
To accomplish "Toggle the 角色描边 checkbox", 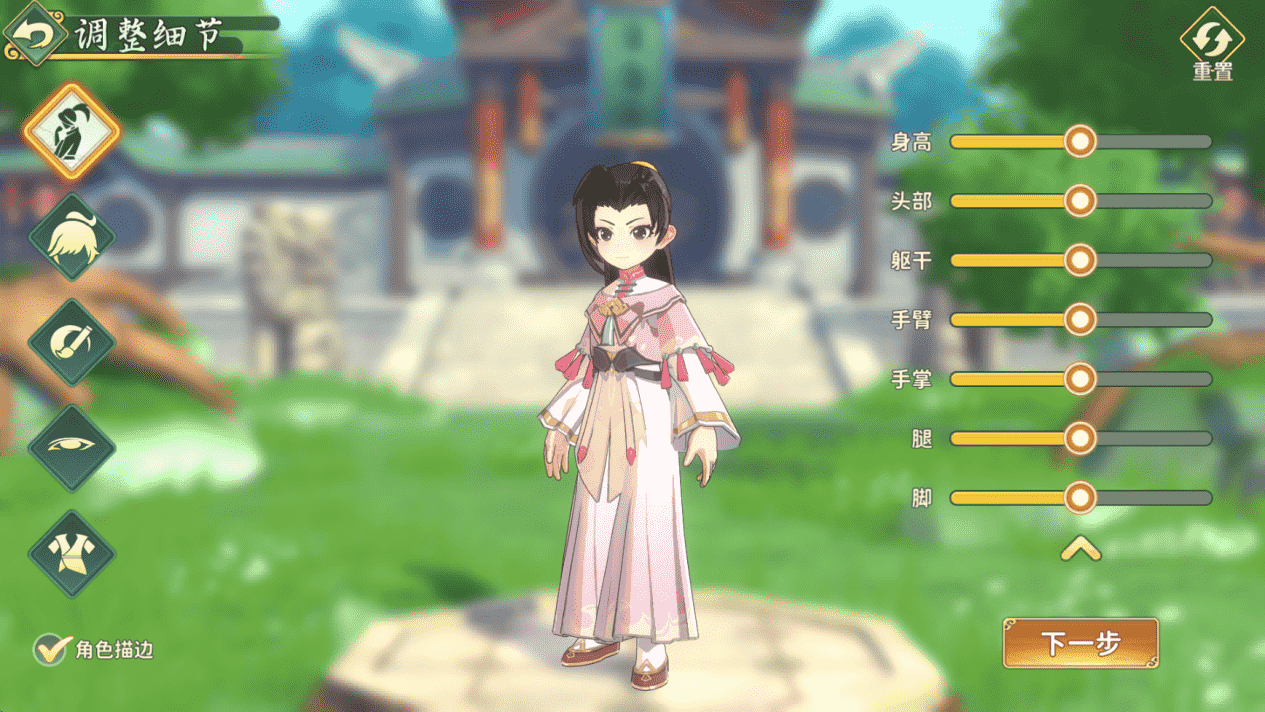I will tap(50, 650).
